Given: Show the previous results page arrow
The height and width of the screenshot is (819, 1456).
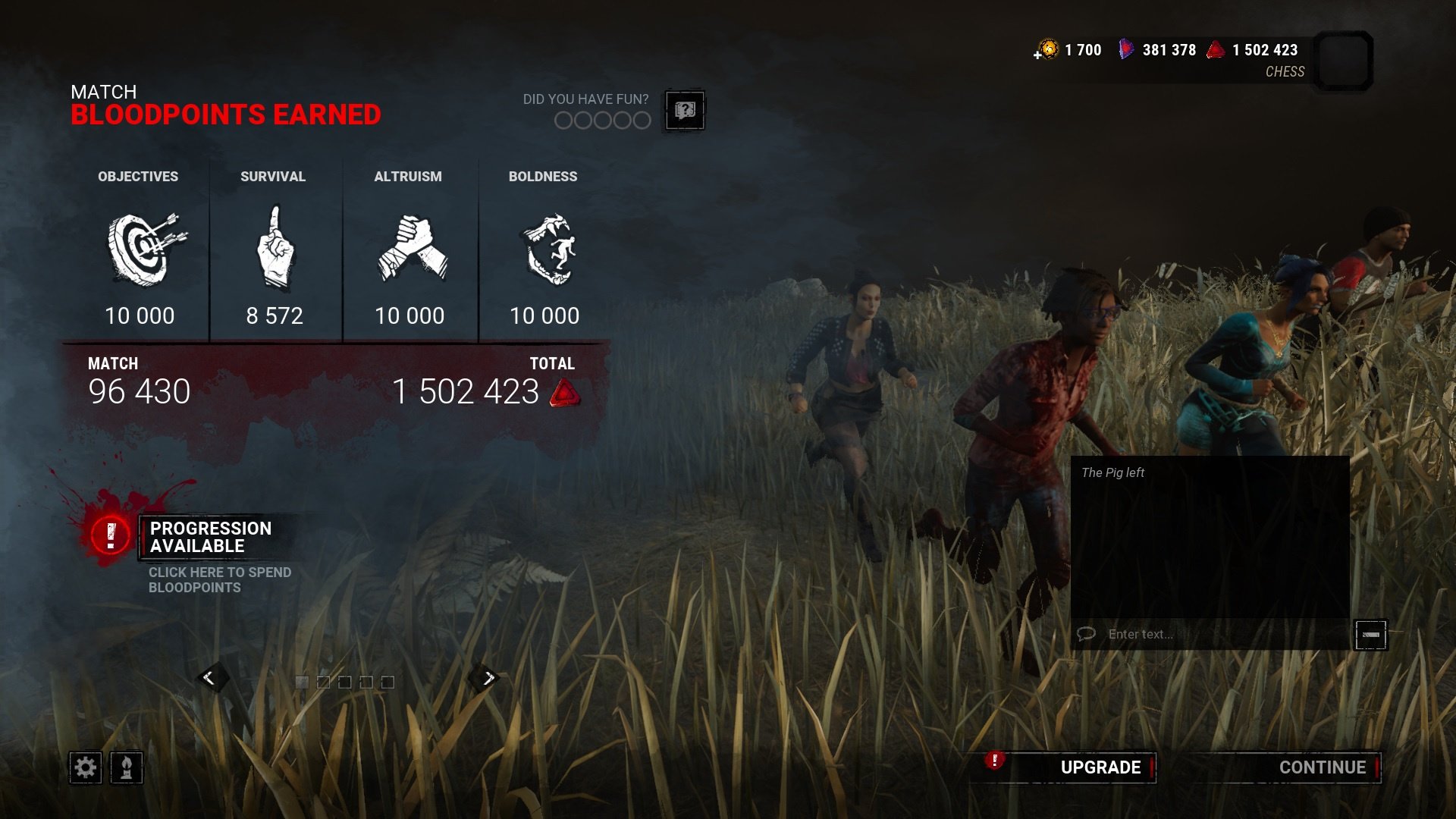Looking at the screenshot, I should click(x=209, y=678).
